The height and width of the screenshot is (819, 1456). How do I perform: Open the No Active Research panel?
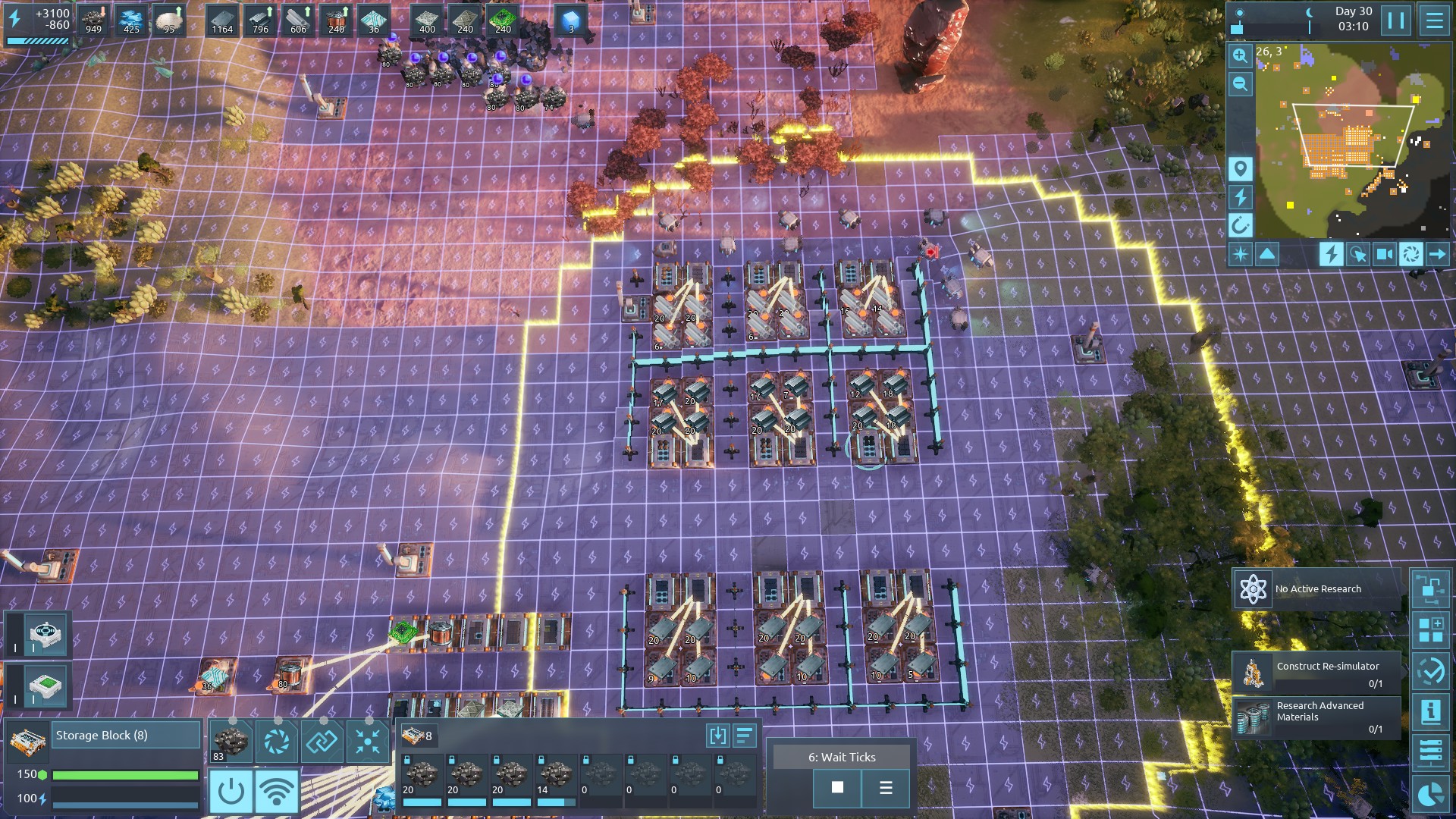pos(1316,589)
